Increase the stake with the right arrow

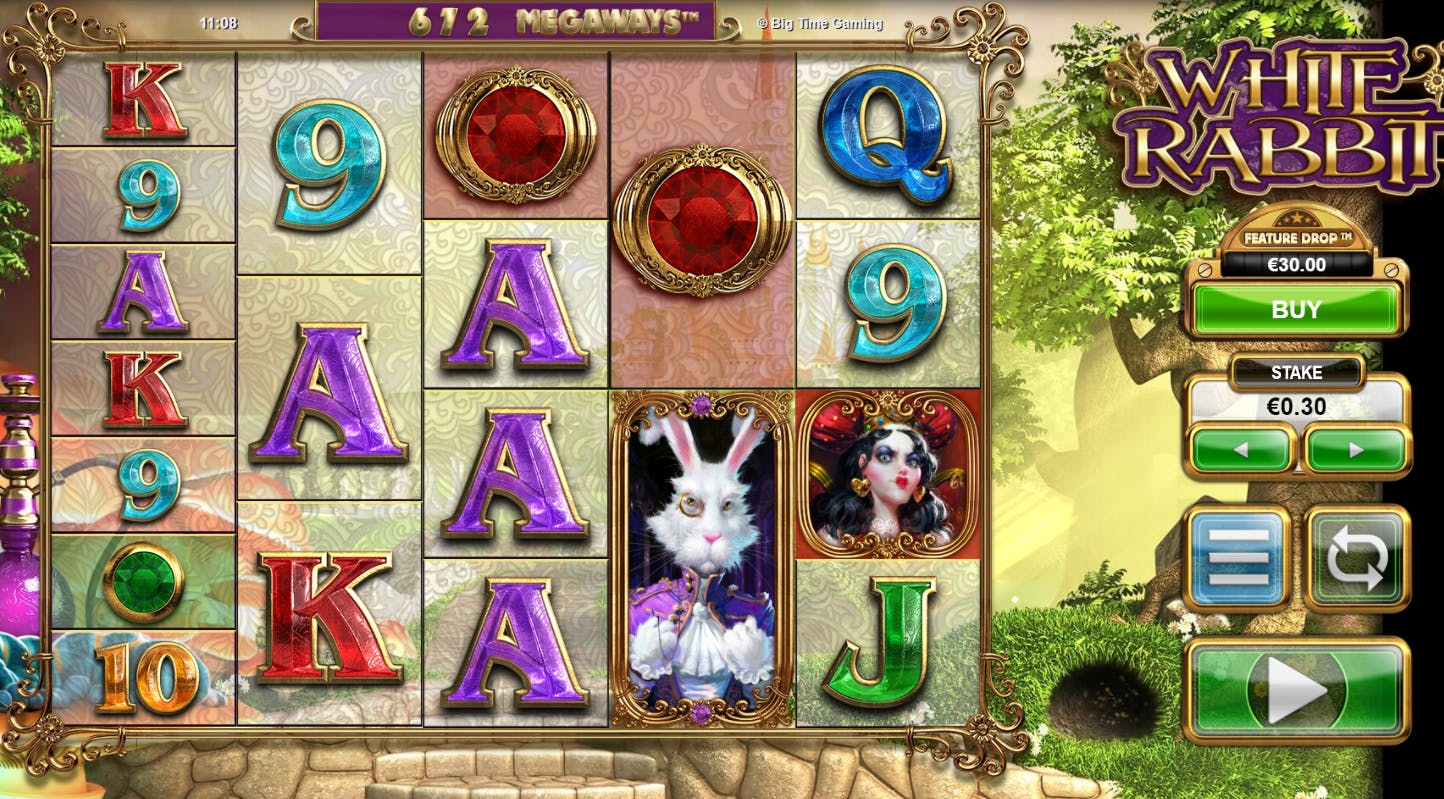pyautogui.click(x=1357, y=450)
